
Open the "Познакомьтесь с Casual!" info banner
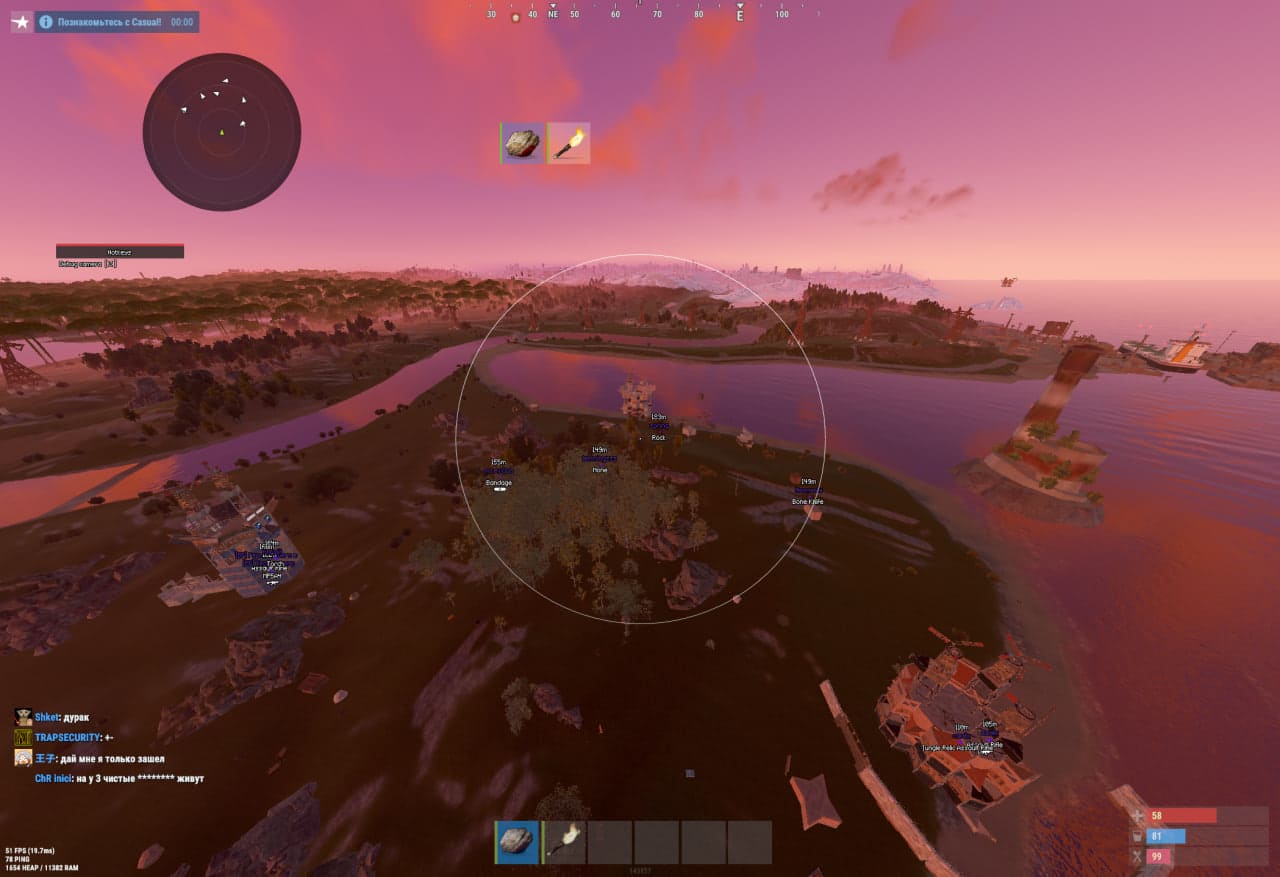point(117,21)
